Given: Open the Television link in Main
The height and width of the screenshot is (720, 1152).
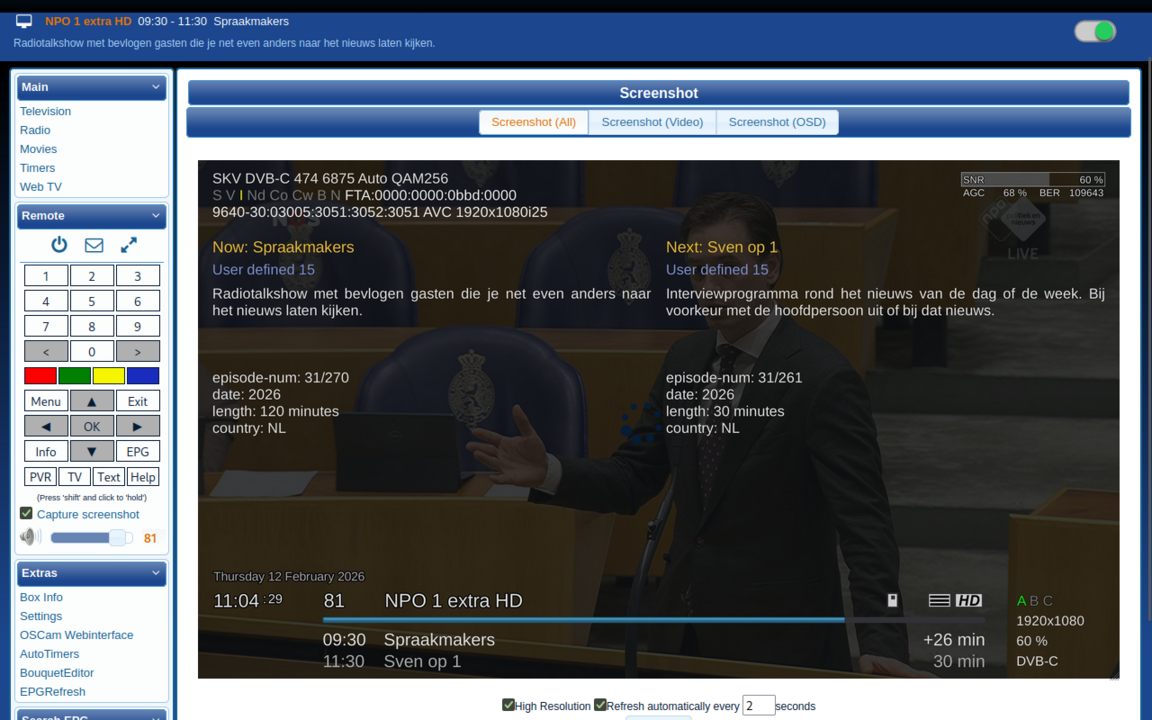Looking at the screenshot, I should (x=45, y=111).
